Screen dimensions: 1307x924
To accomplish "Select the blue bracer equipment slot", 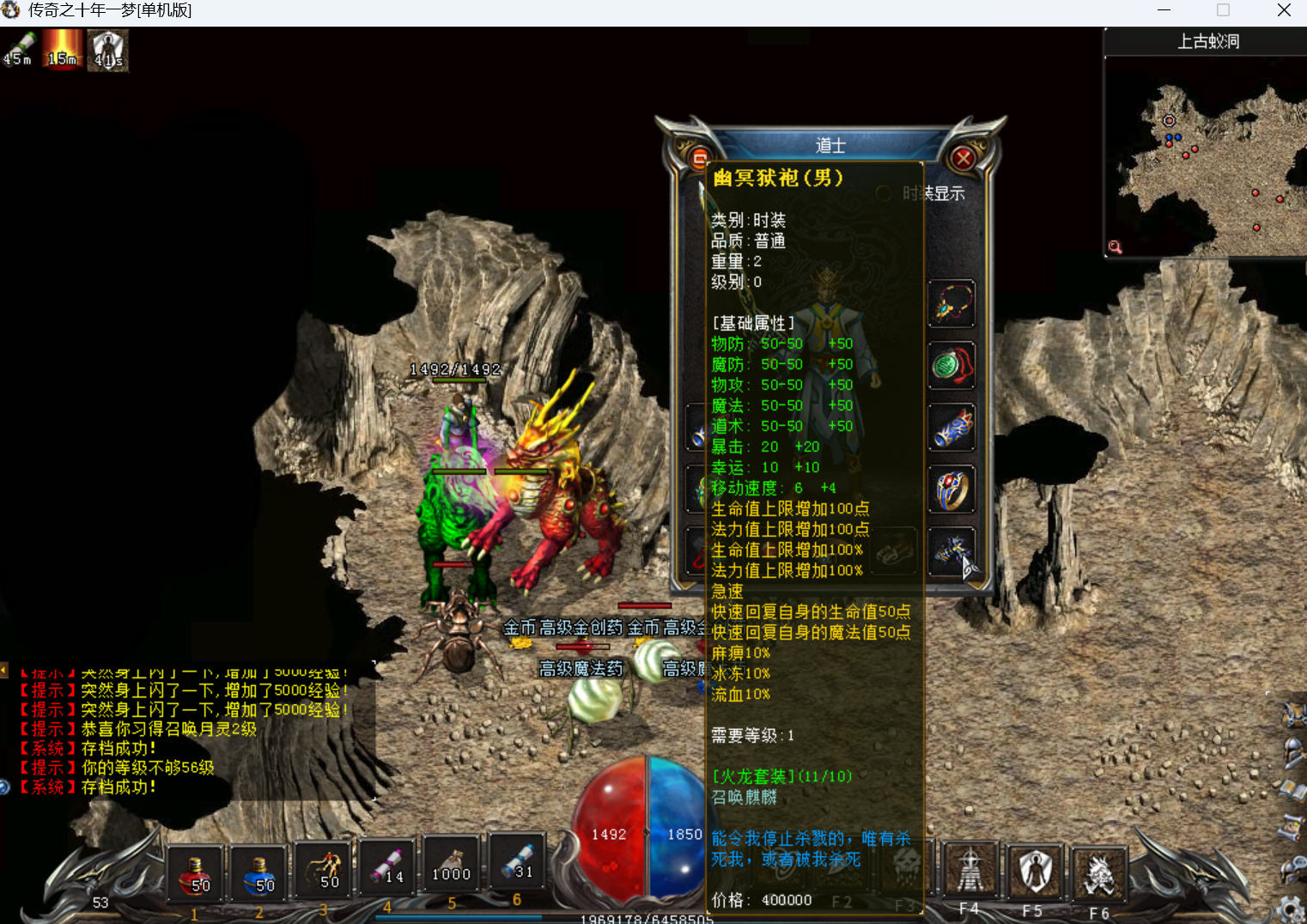I will tap(951, 428).
